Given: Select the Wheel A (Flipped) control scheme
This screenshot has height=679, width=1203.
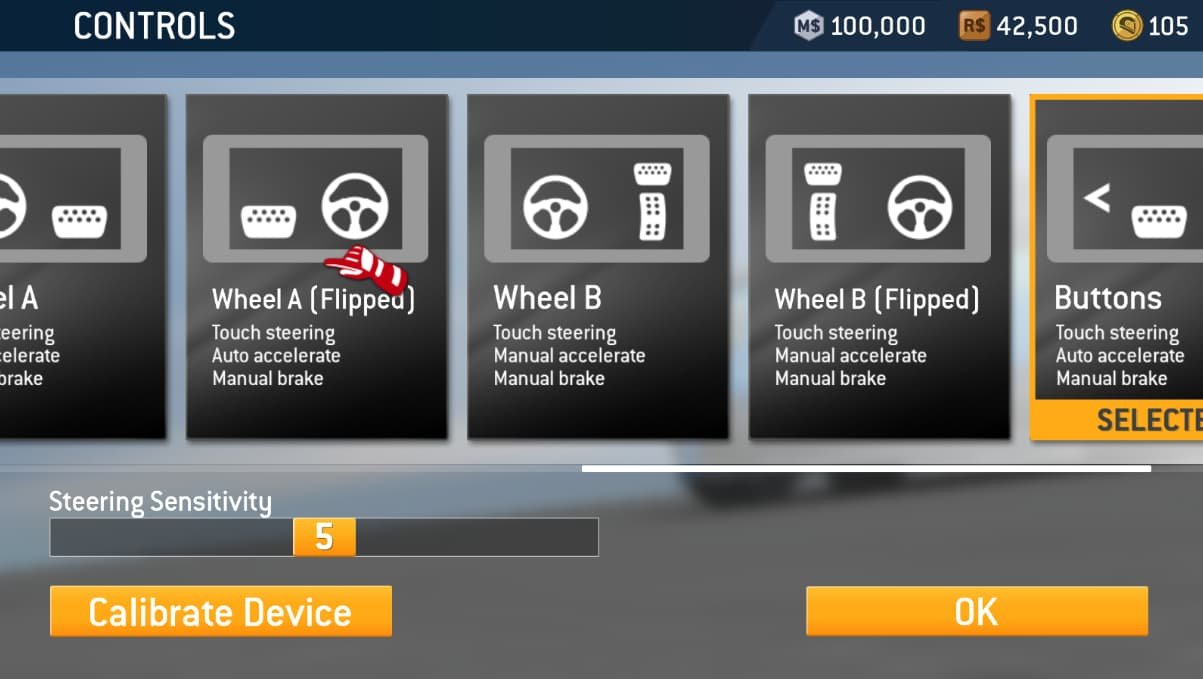Looking at the screenshot, I should (x=316, y=266).
